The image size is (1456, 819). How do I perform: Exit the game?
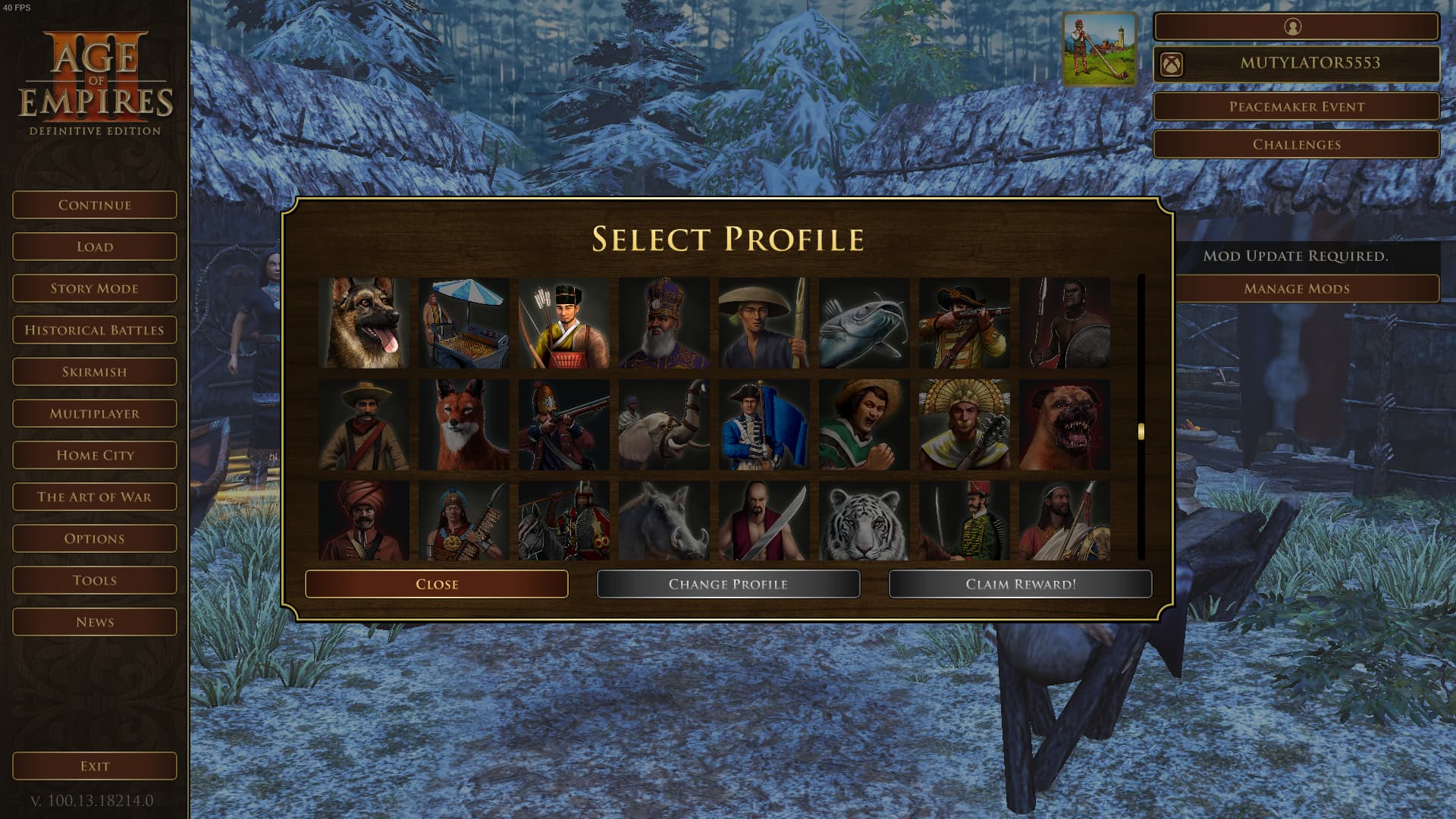[95, 766]
